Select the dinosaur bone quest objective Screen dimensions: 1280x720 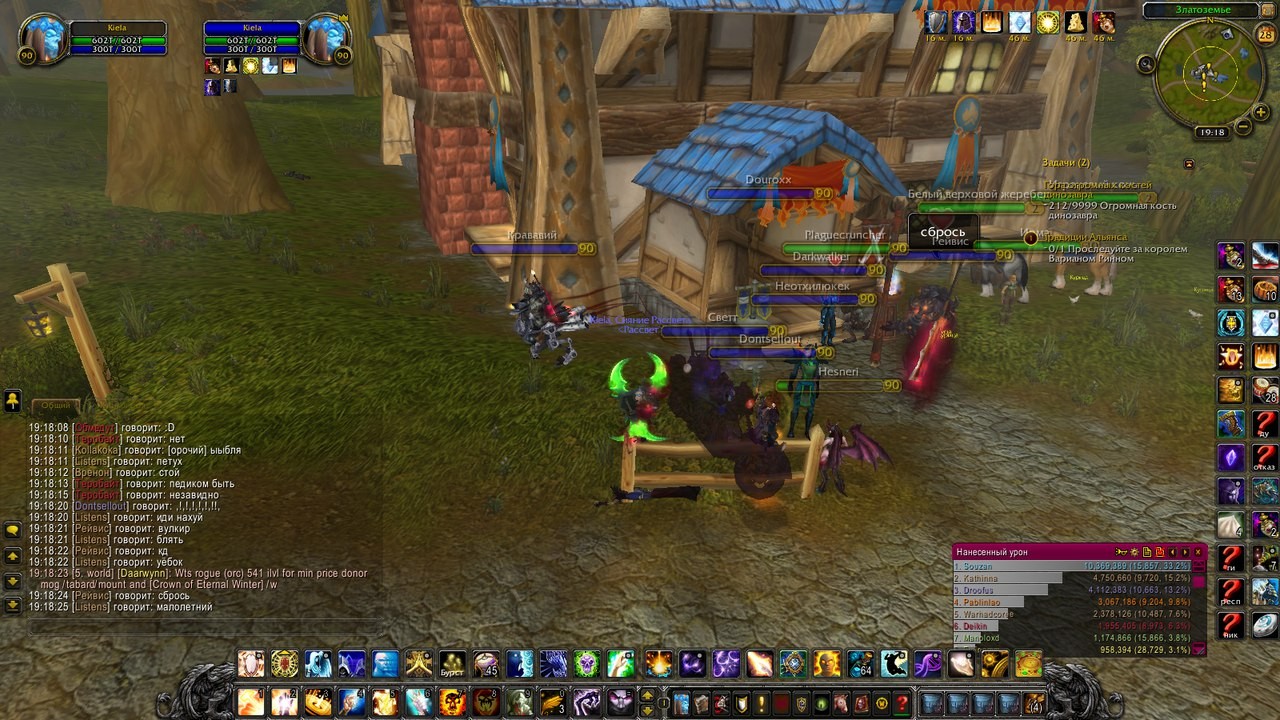click(1112, 206)
